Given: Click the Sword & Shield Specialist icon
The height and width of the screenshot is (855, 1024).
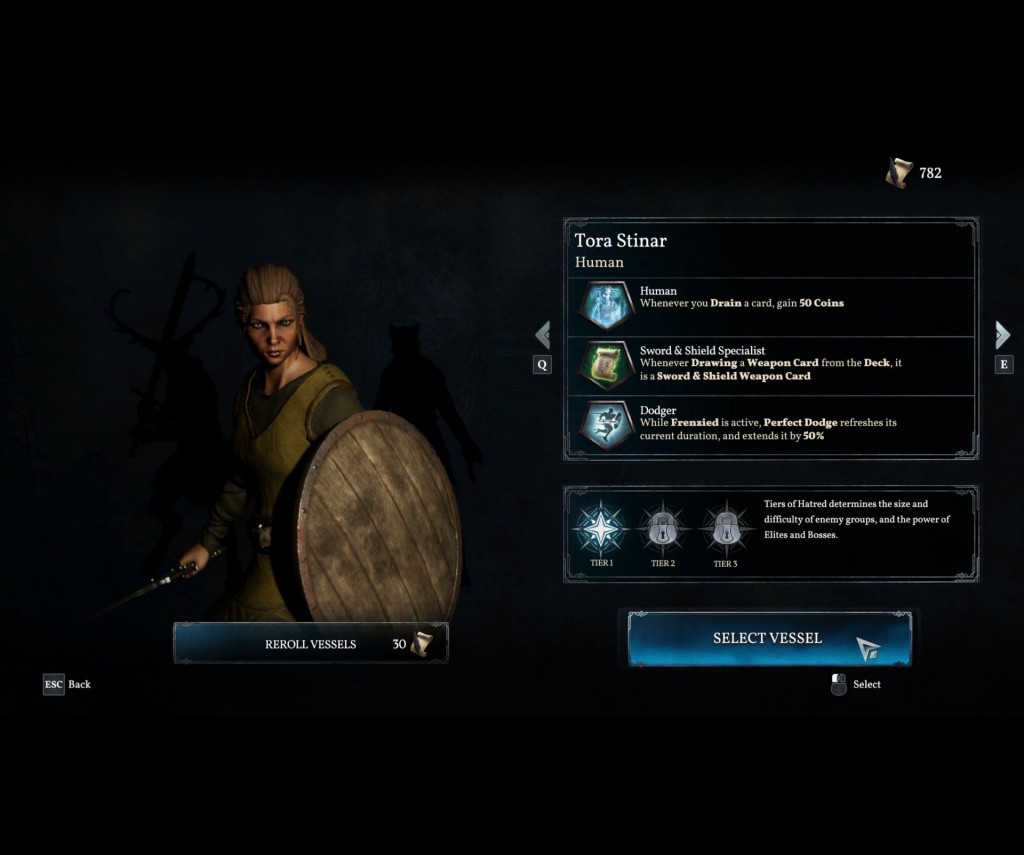Looking at the screenshot, I should [607, 365].
